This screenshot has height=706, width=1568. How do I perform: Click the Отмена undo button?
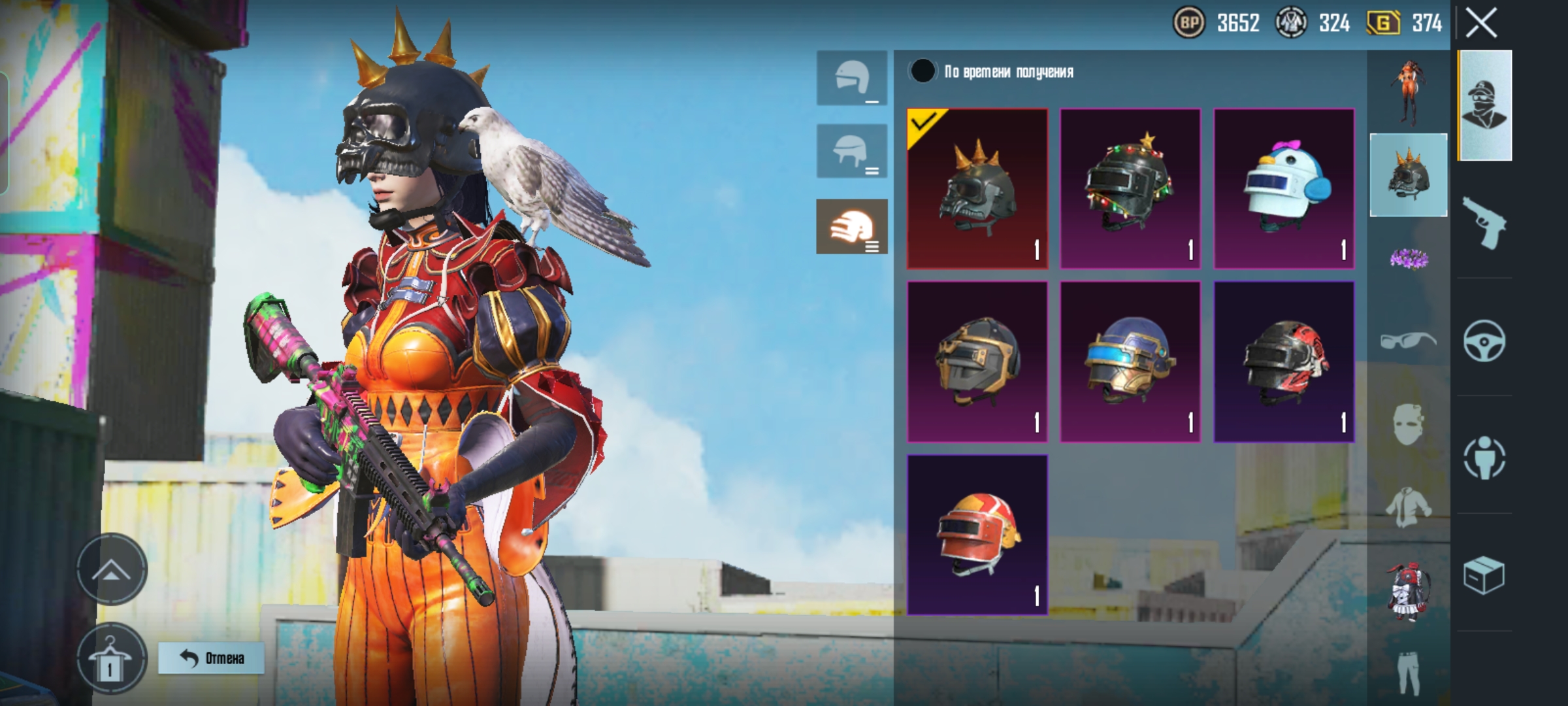tap(211, 658)
